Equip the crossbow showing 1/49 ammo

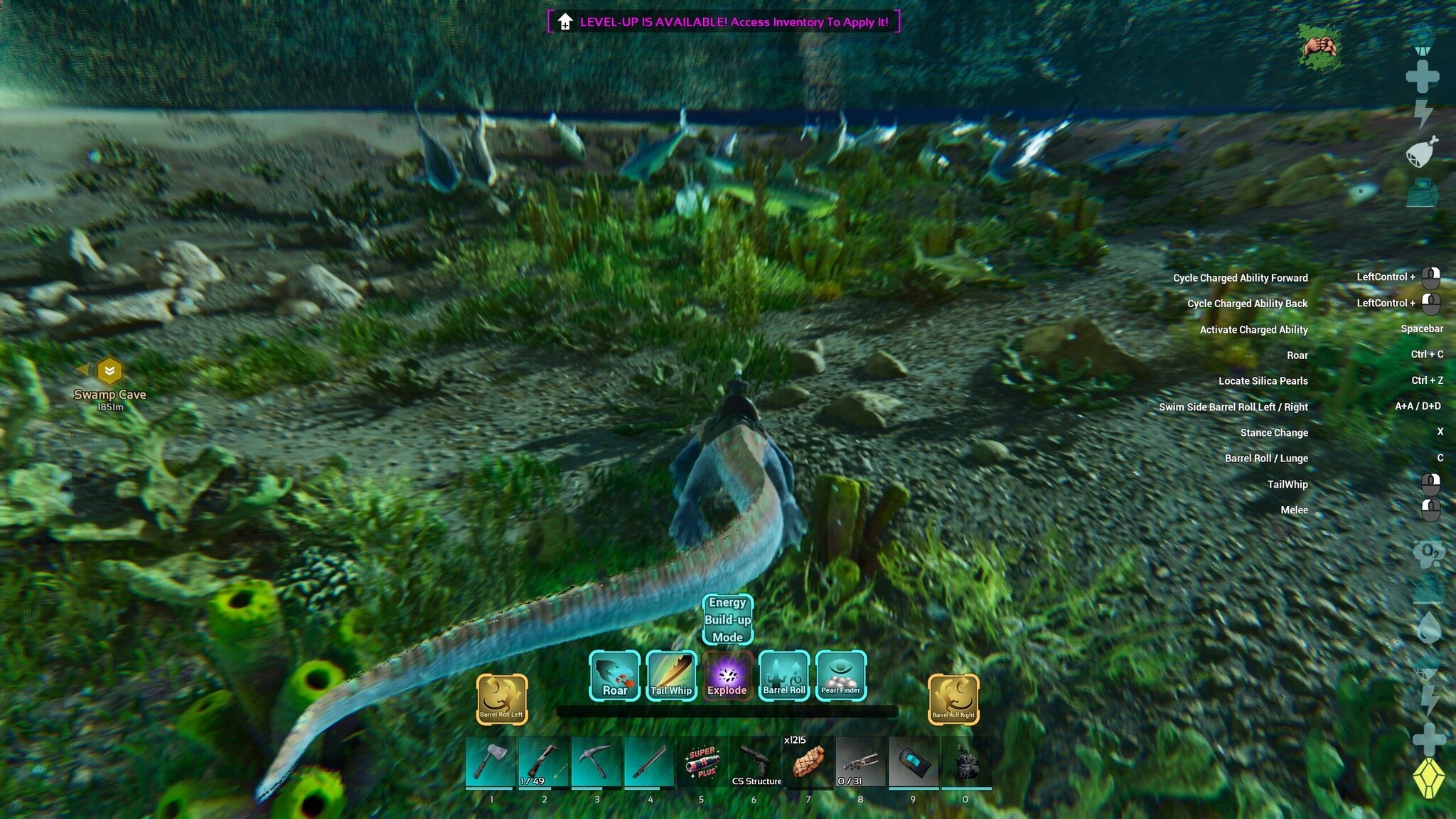tap(543, 763)
